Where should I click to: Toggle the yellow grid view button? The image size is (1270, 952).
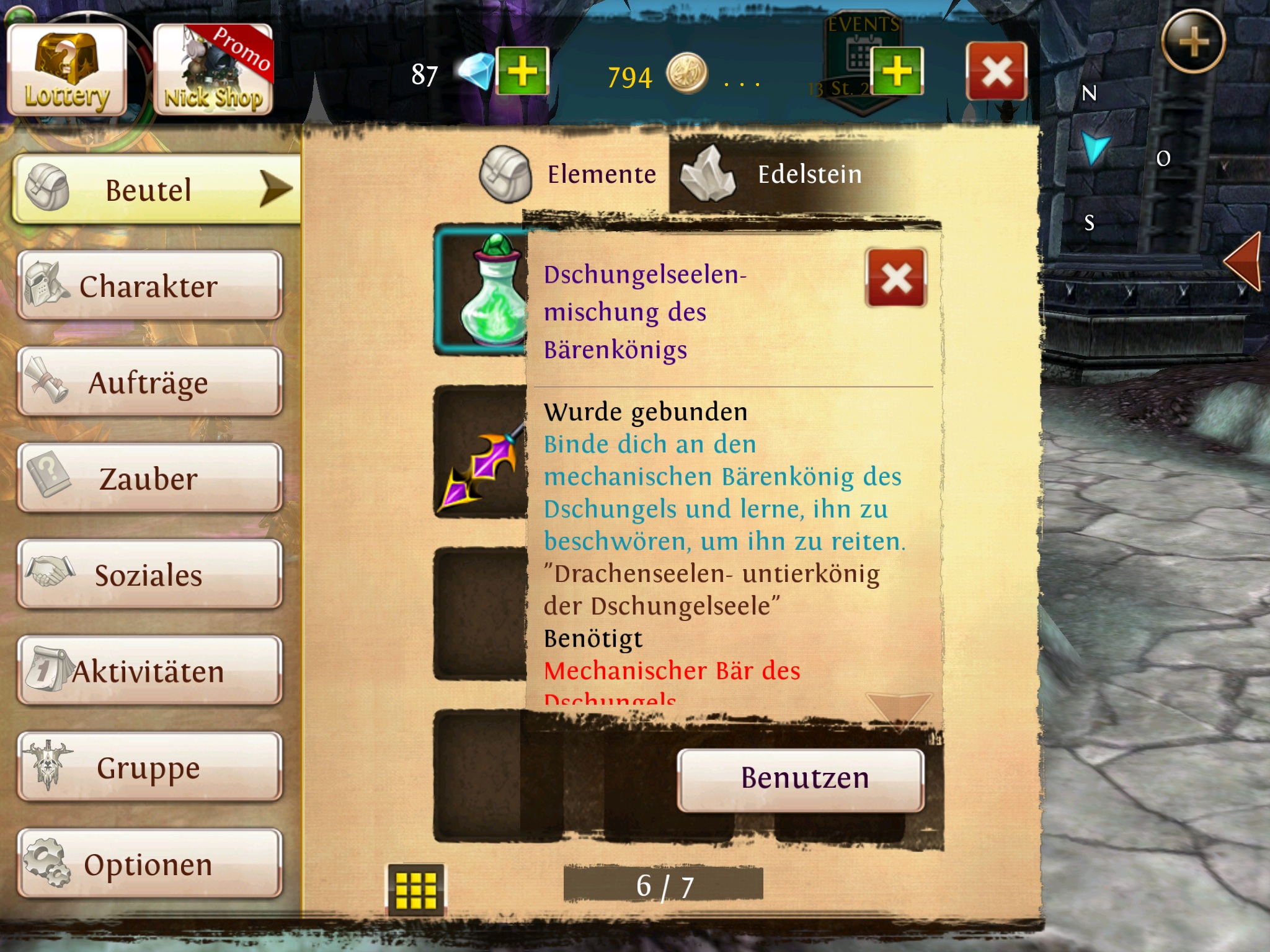(x=416, y=889)
